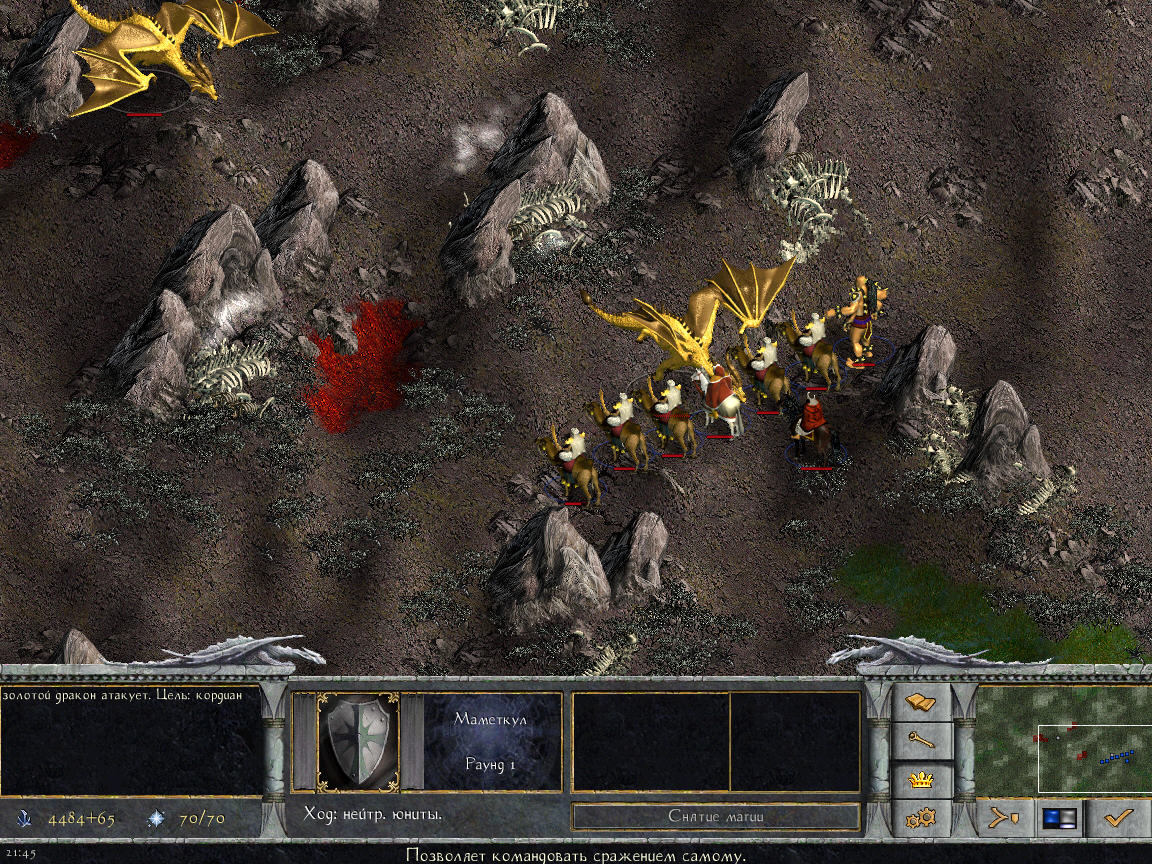
Task: Toggle the blue and grey panel view button
Action: 1061,818
